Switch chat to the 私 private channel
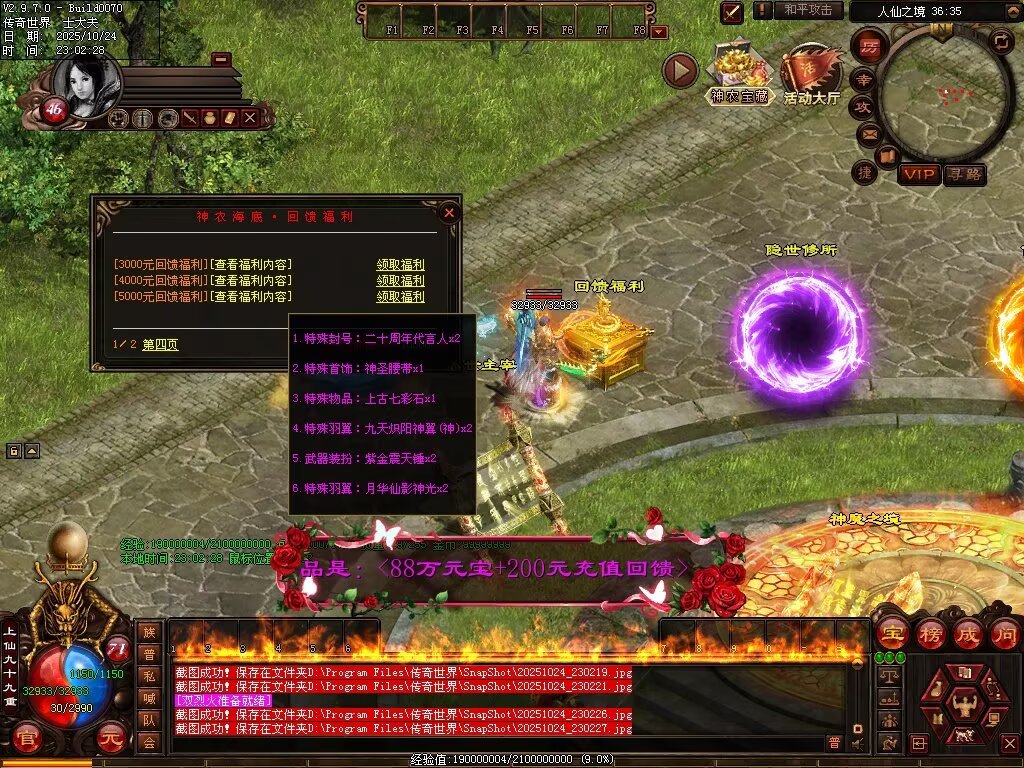 coord(149,676)
